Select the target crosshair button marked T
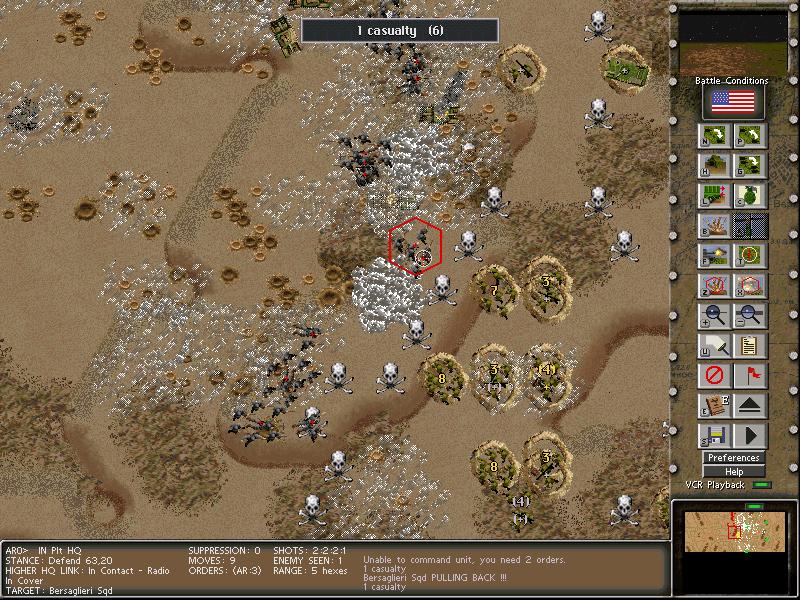 click(x=750, y=256)
